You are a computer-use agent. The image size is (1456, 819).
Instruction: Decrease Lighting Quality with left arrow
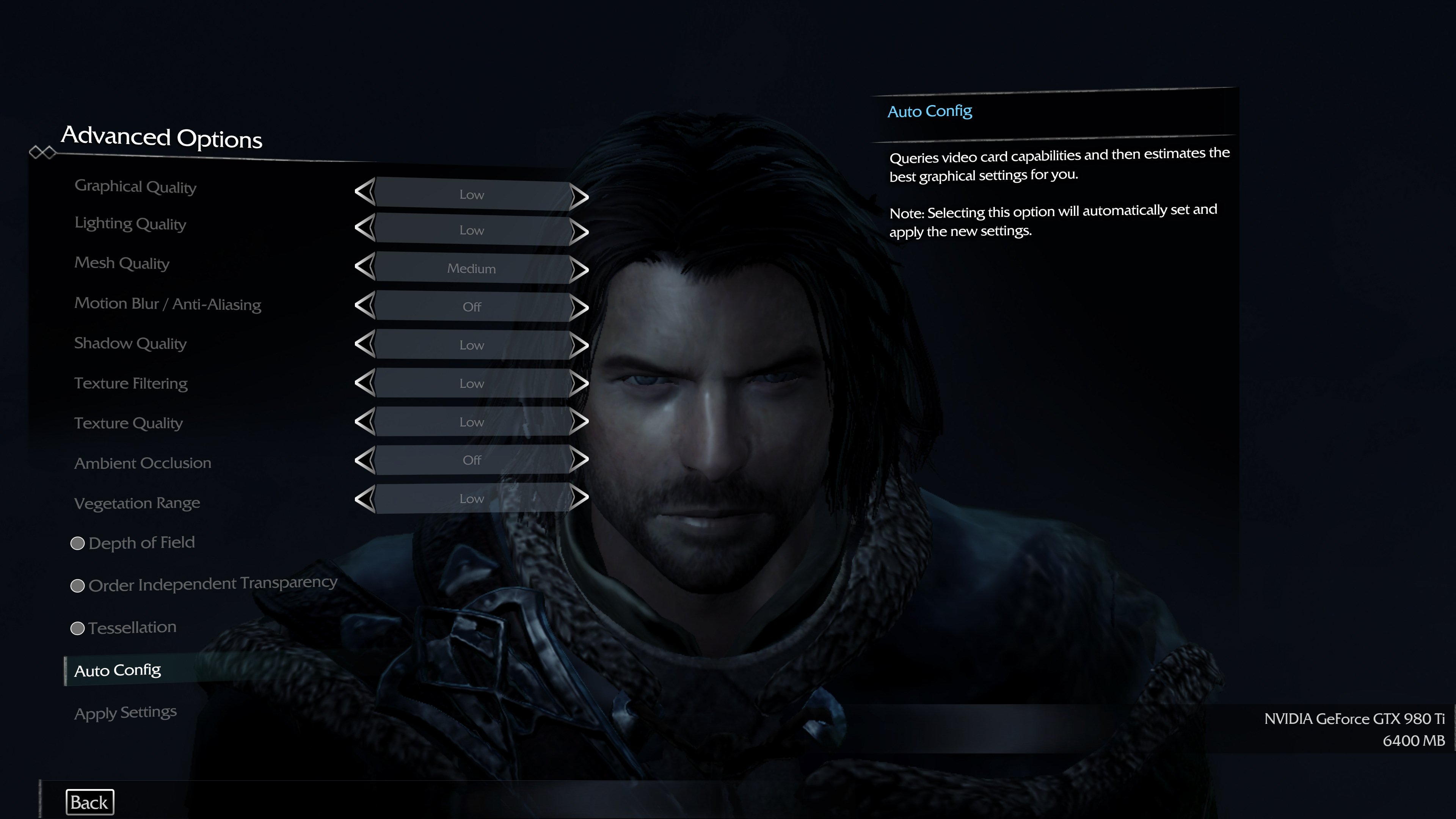[x=365, y=228]
